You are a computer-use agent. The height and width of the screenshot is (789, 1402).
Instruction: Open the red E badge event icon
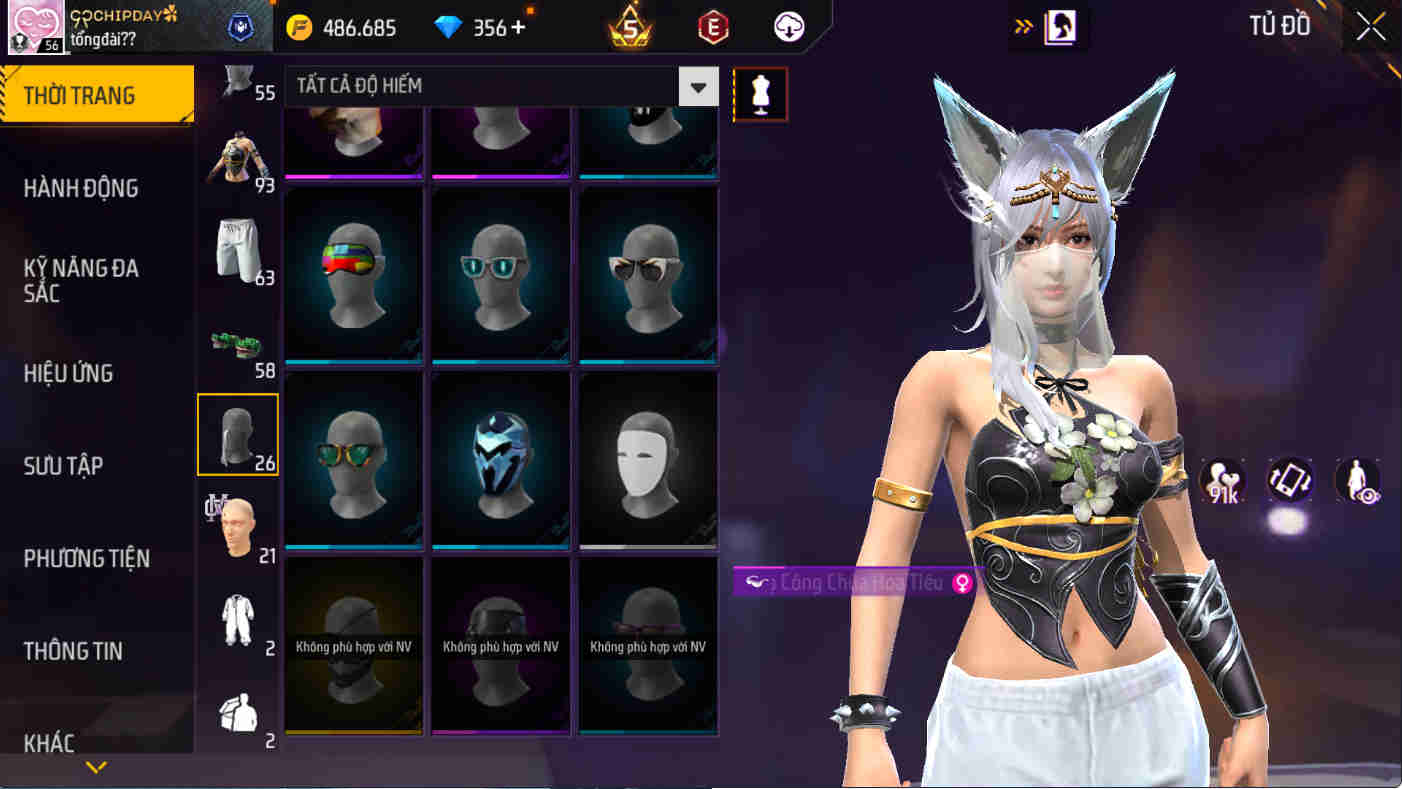click(x=712, y=27)
